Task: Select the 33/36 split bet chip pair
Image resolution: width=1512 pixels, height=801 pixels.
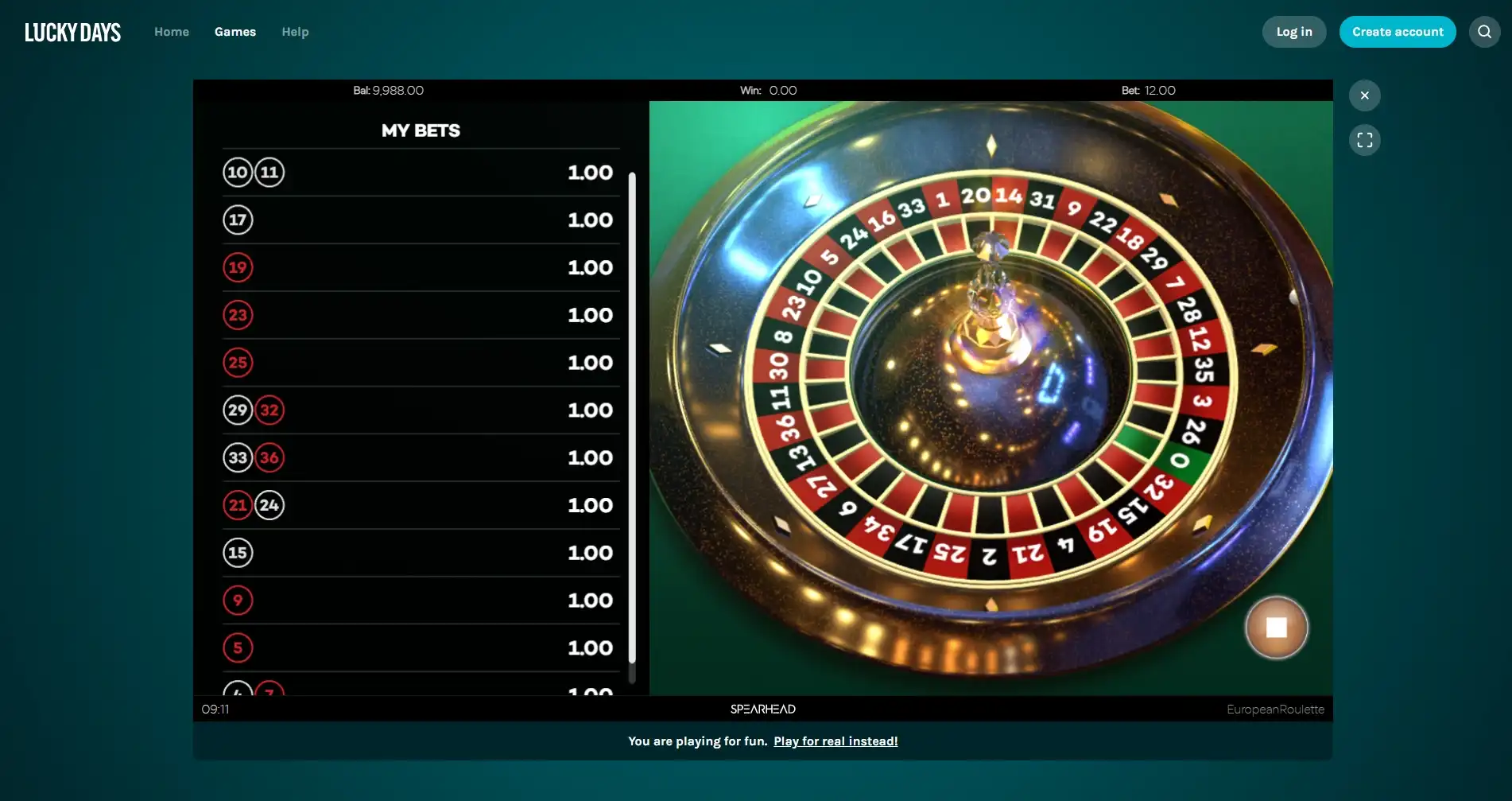Action: (253, 457)
